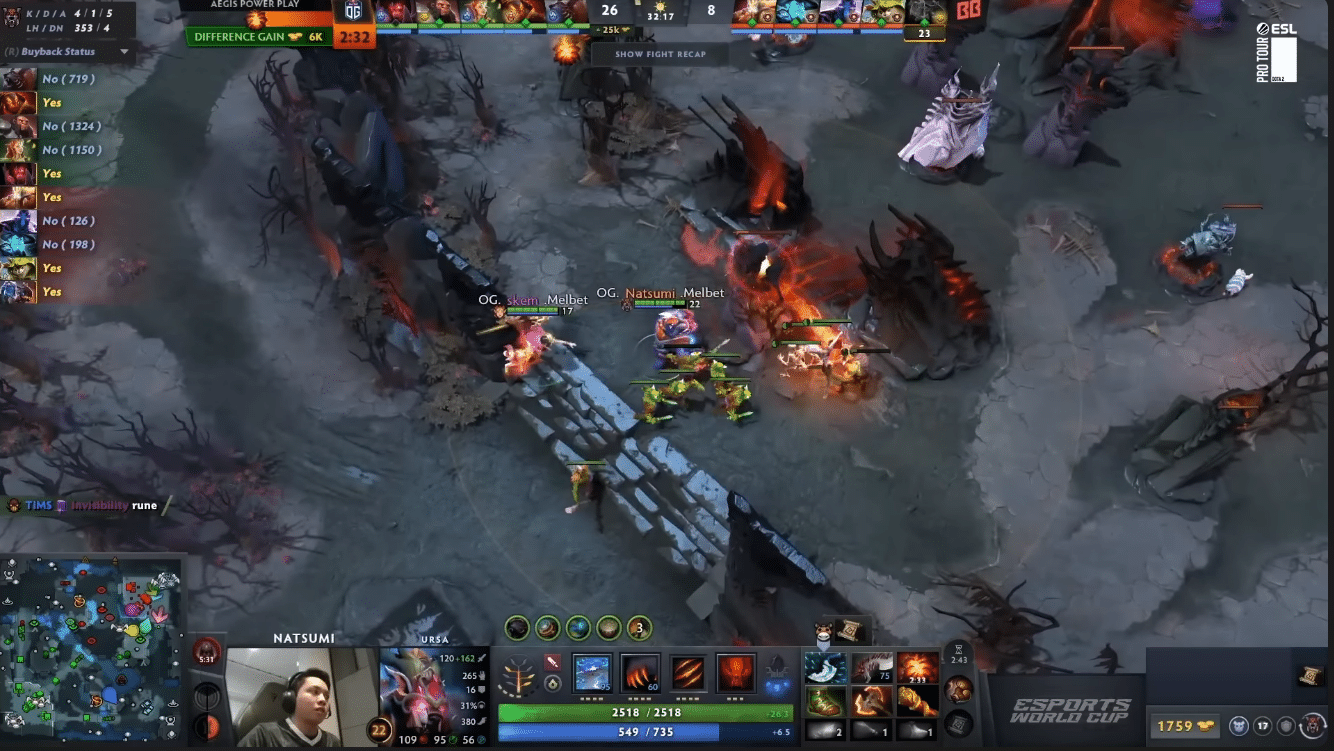This screenshot has height=751, width=1334.
Task: Open the Buyback Status dropdown
Action: pos(124,51)
